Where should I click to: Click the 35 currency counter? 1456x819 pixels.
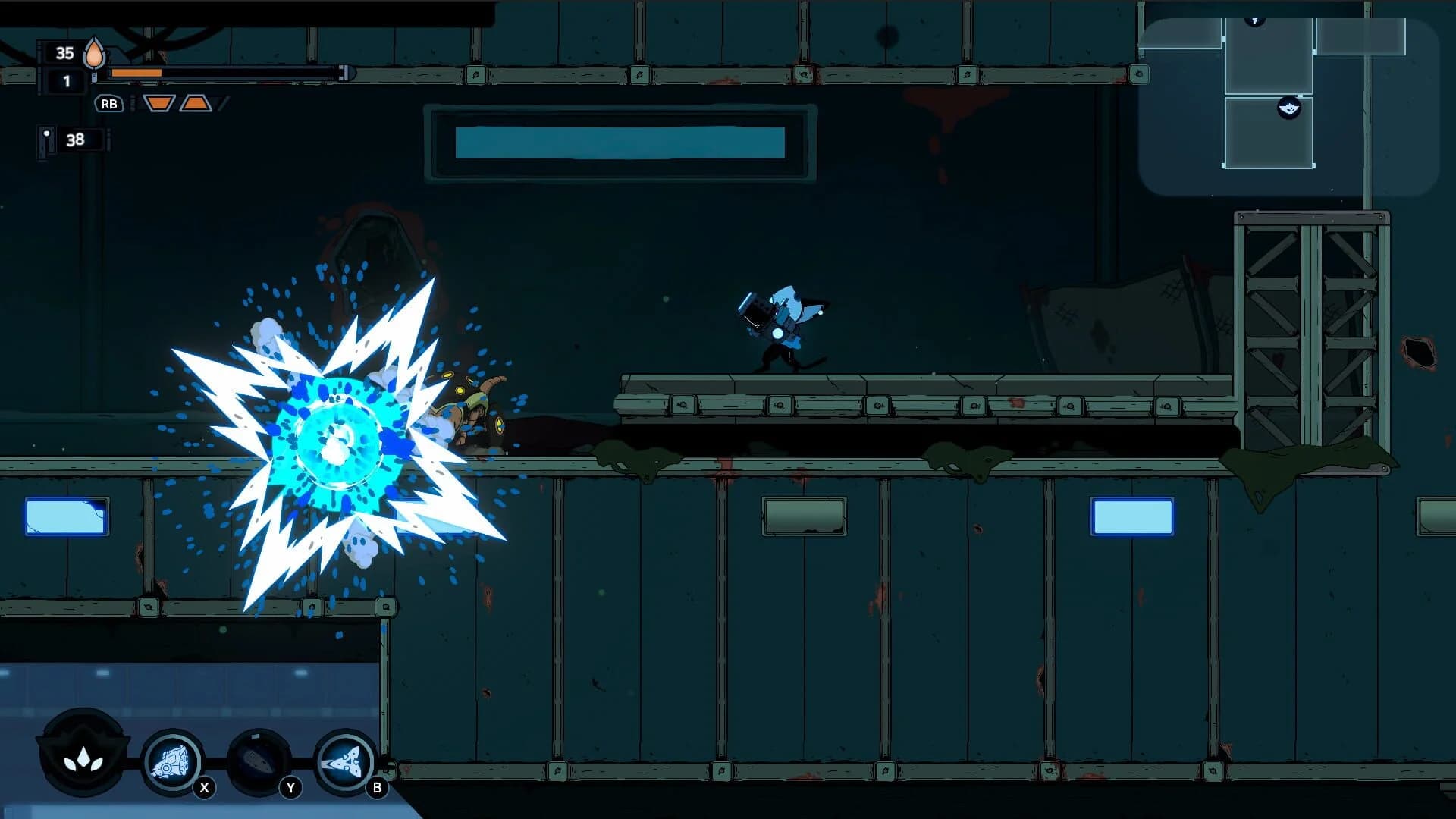point(64,53)
